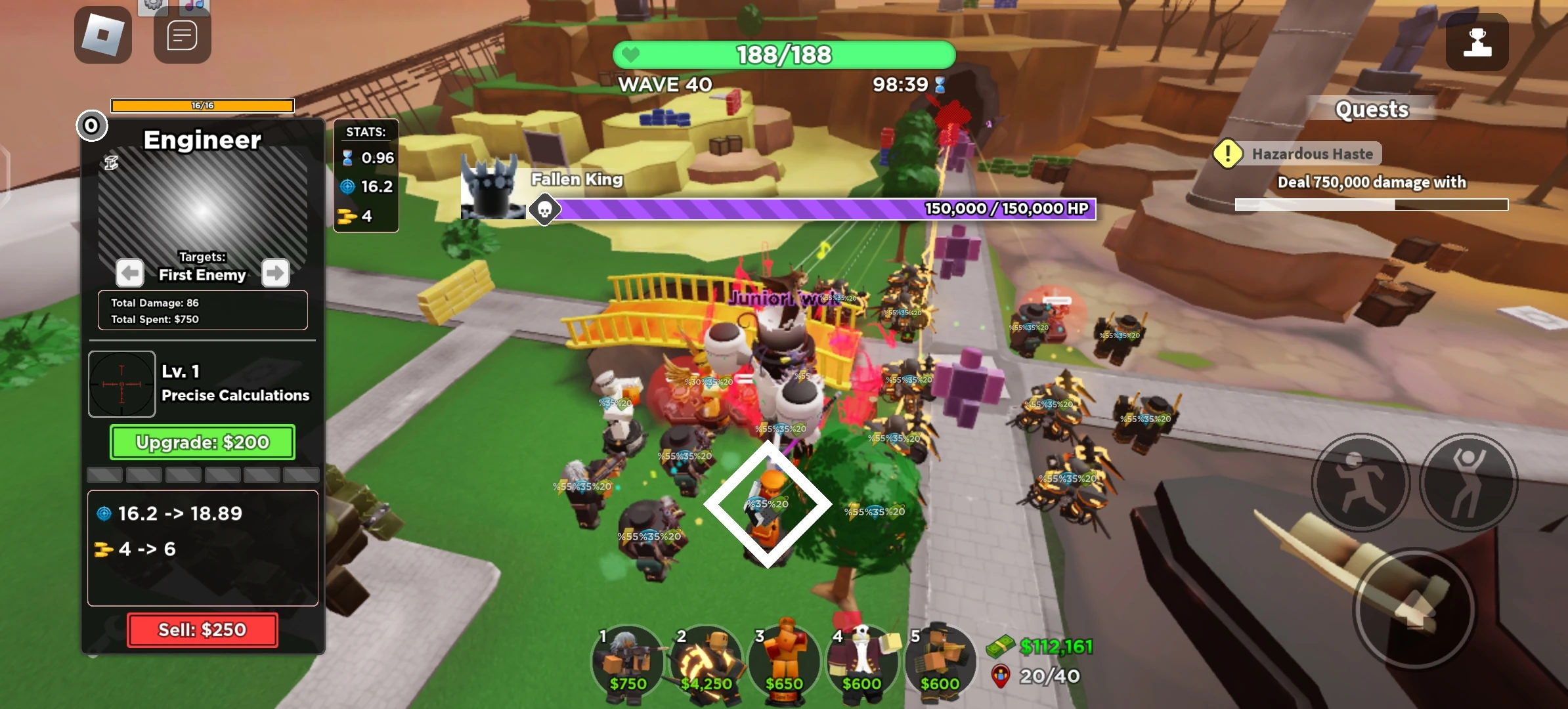This screenshot has height=709, width=1568.
Task: Sell the Engineer for $250
Action: (x=202, y=629)
